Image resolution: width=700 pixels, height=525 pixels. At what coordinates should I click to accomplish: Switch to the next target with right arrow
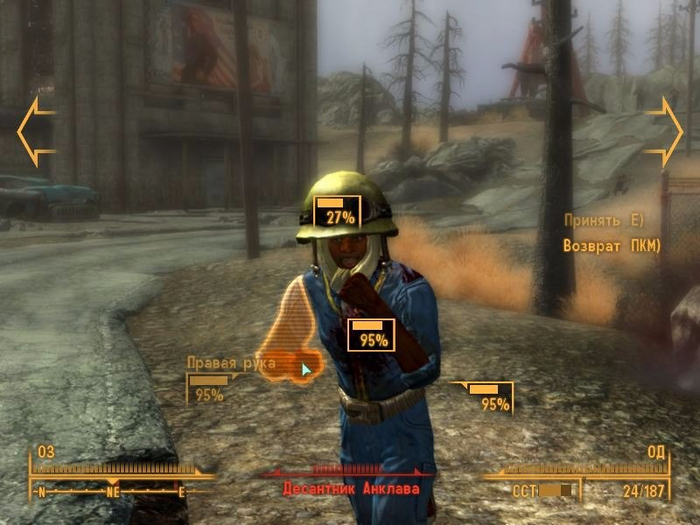pyautogui.click(x=664, y=131)
